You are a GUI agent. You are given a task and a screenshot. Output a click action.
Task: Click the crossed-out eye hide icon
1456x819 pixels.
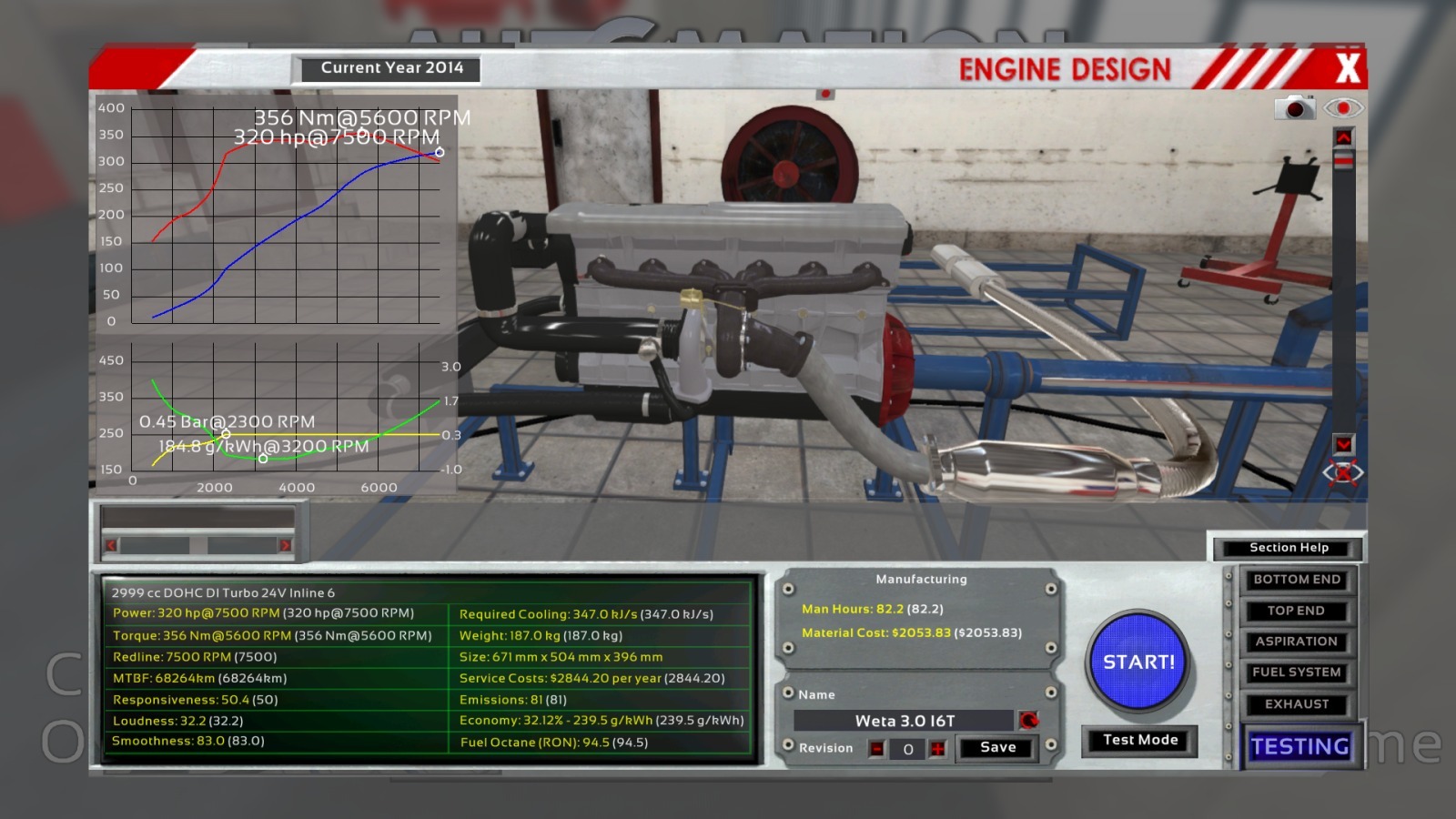(1343, 473)
